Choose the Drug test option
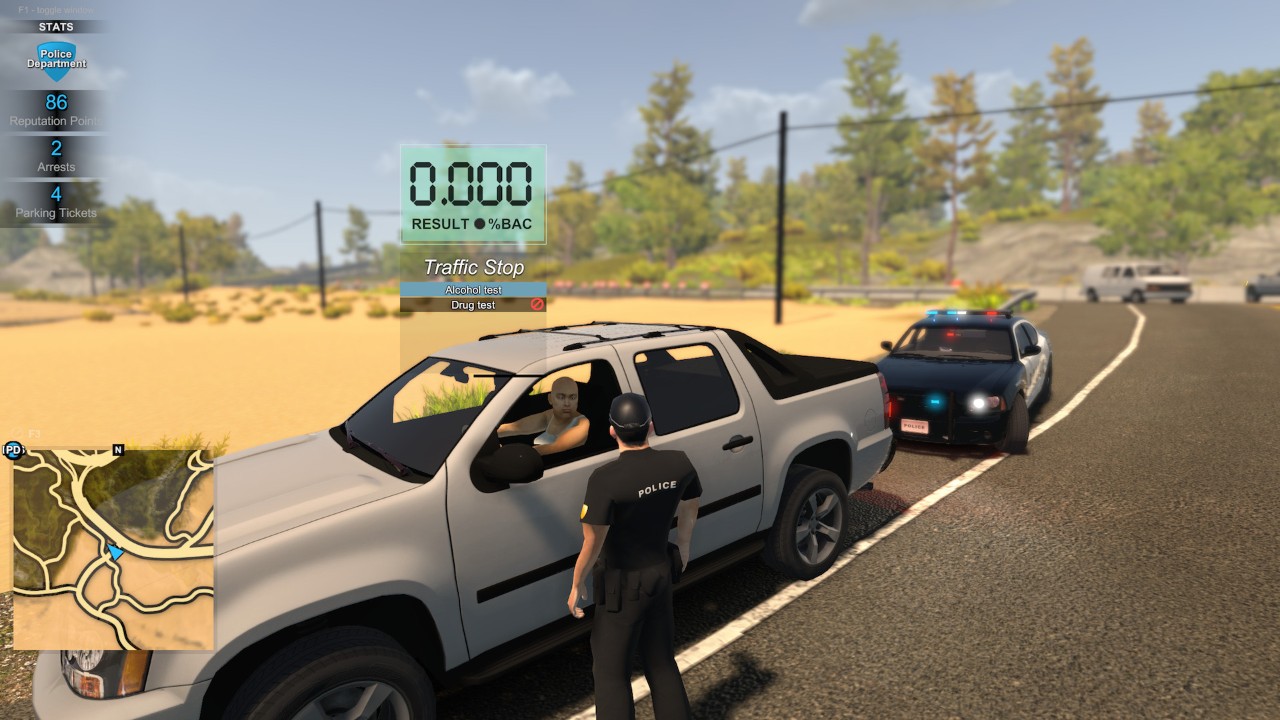Screen dimensions: 1280x720 point(473,305)
